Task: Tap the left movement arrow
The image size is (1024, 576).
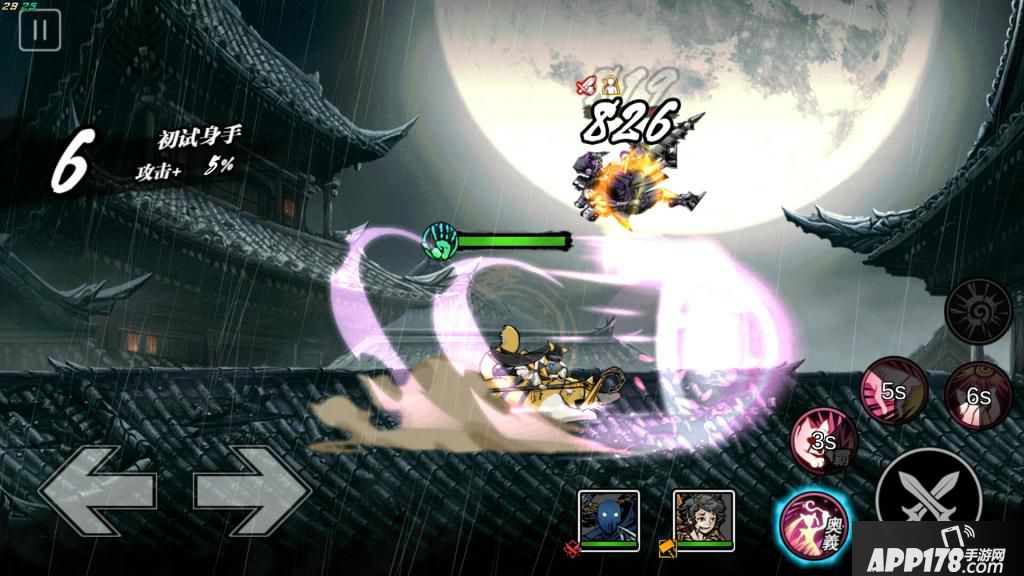Action: [x=97, y=490]
